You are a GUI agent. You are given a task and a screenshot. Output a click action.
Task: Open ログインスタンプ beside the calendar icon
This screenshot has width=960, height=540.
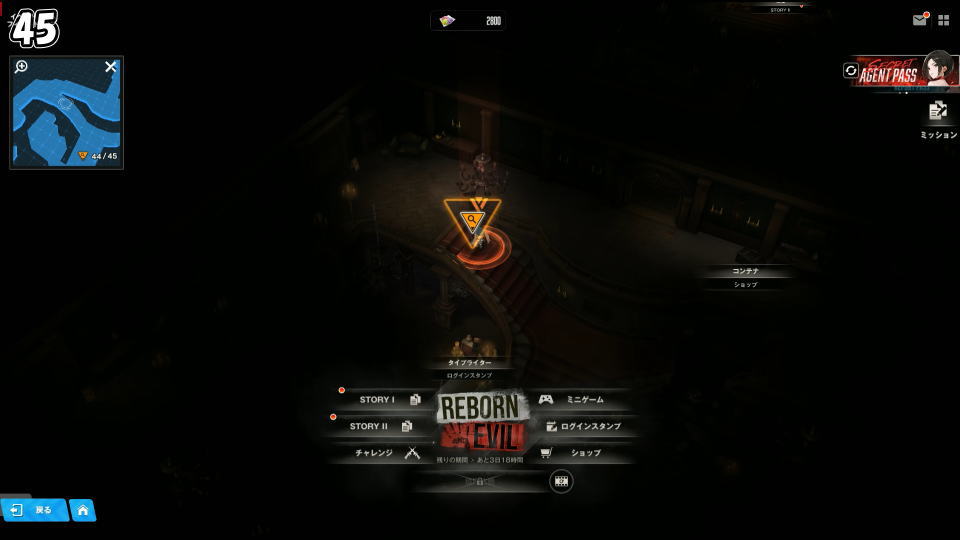584,426
